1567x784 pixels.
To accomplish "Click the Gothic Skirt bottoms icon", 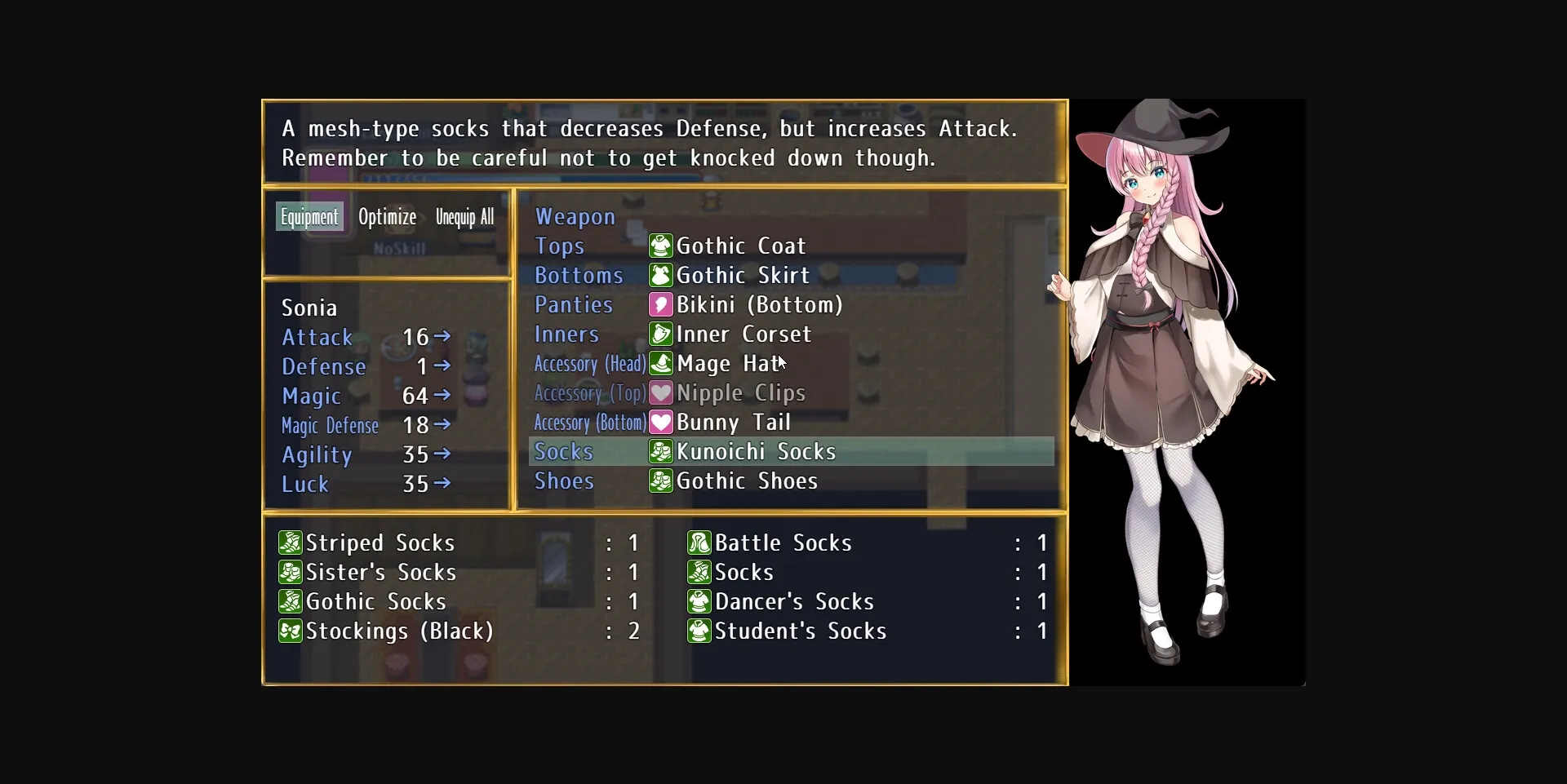I will (661, 275).
